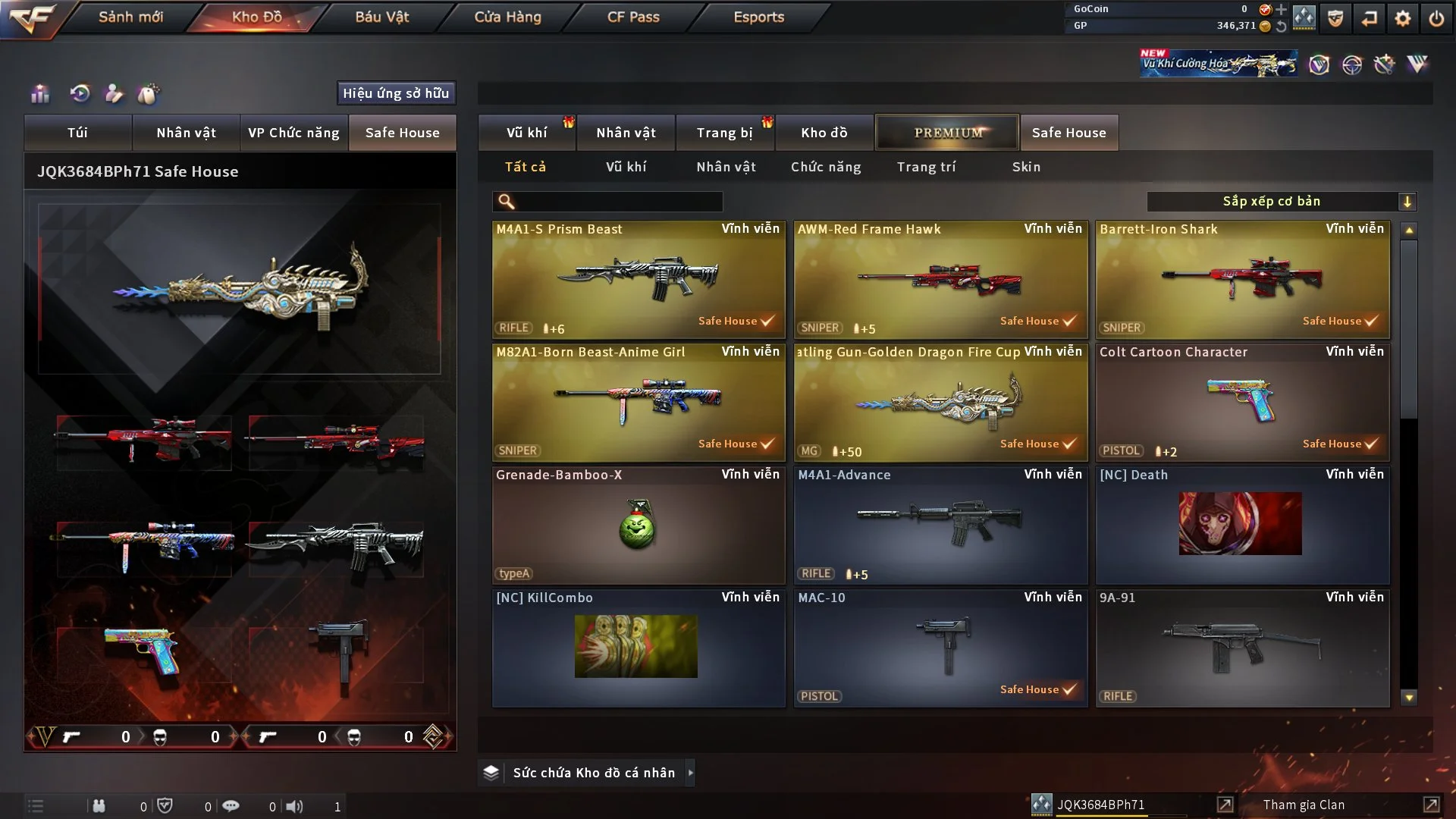Open the settings gear icon
The height and width of the screenshot is (819, 1456).
click(x=1402, y=18)
